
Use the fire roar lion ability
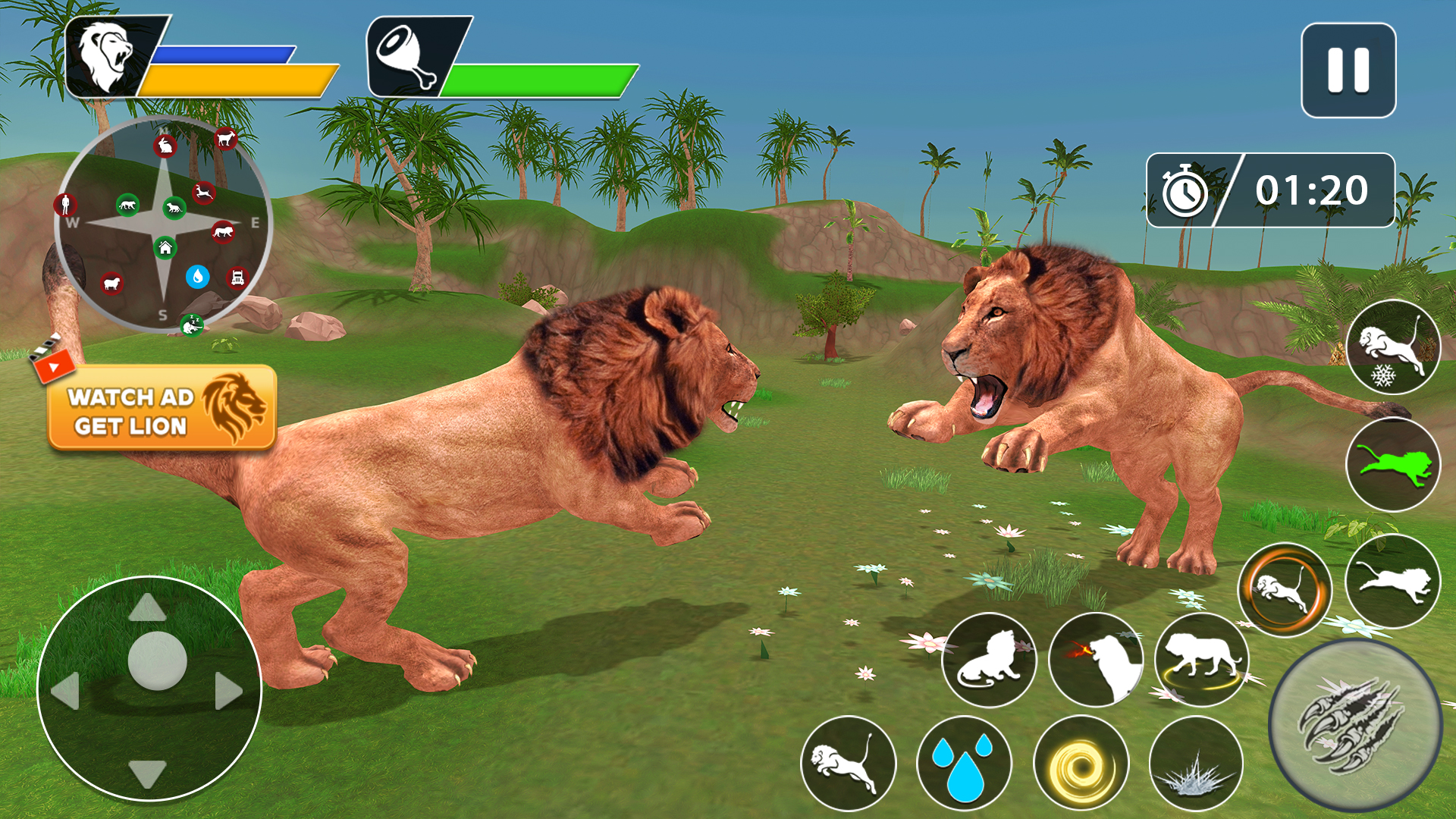click(x=1096, y=660)
